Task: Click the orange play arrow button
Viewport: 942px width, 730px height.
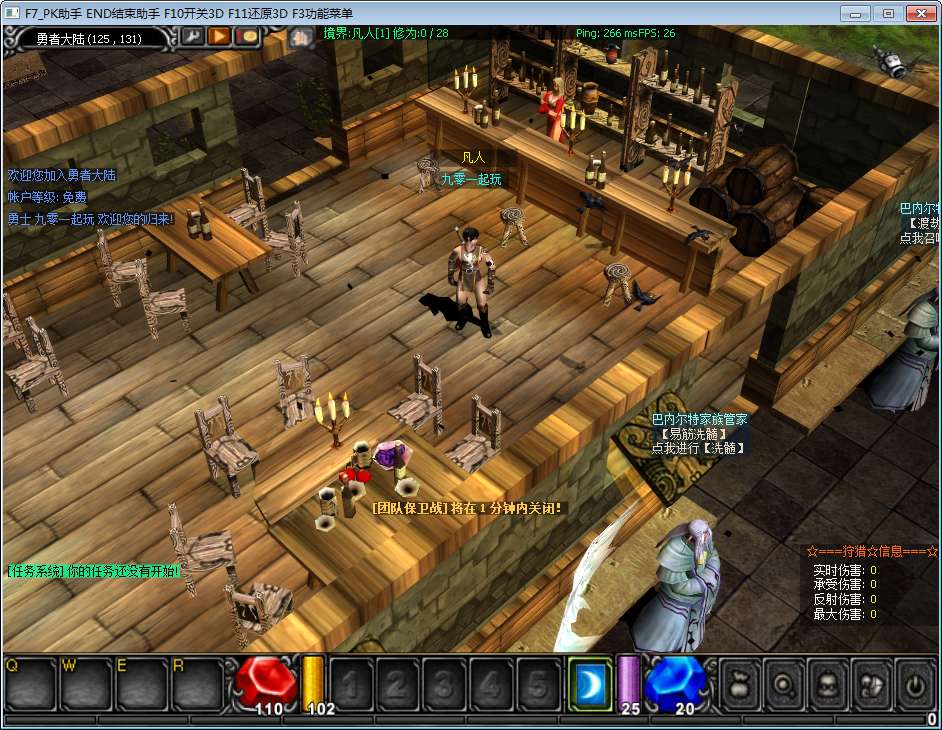Action: 218,36
